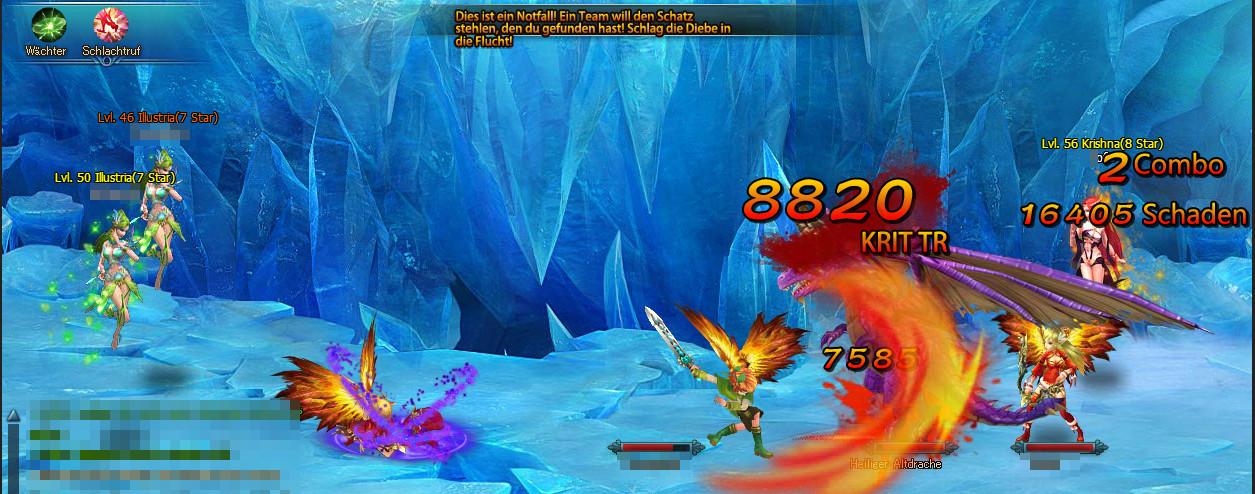Click inside the blurred chat log

150,445
